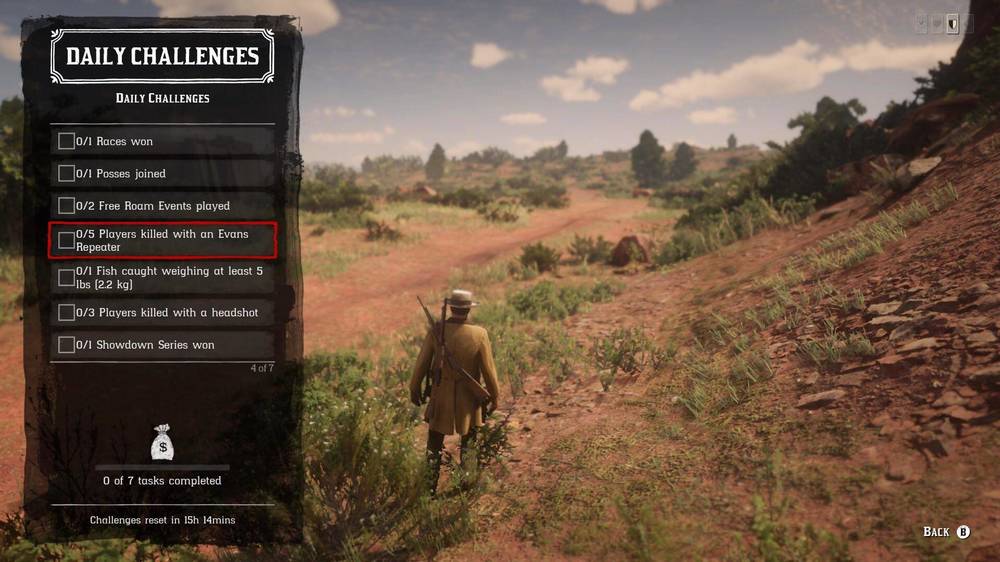Select the Fish caught weighing challenge
Image resolution: width=1000 pixels, height=562 pixels.
(x=162, y=277)
